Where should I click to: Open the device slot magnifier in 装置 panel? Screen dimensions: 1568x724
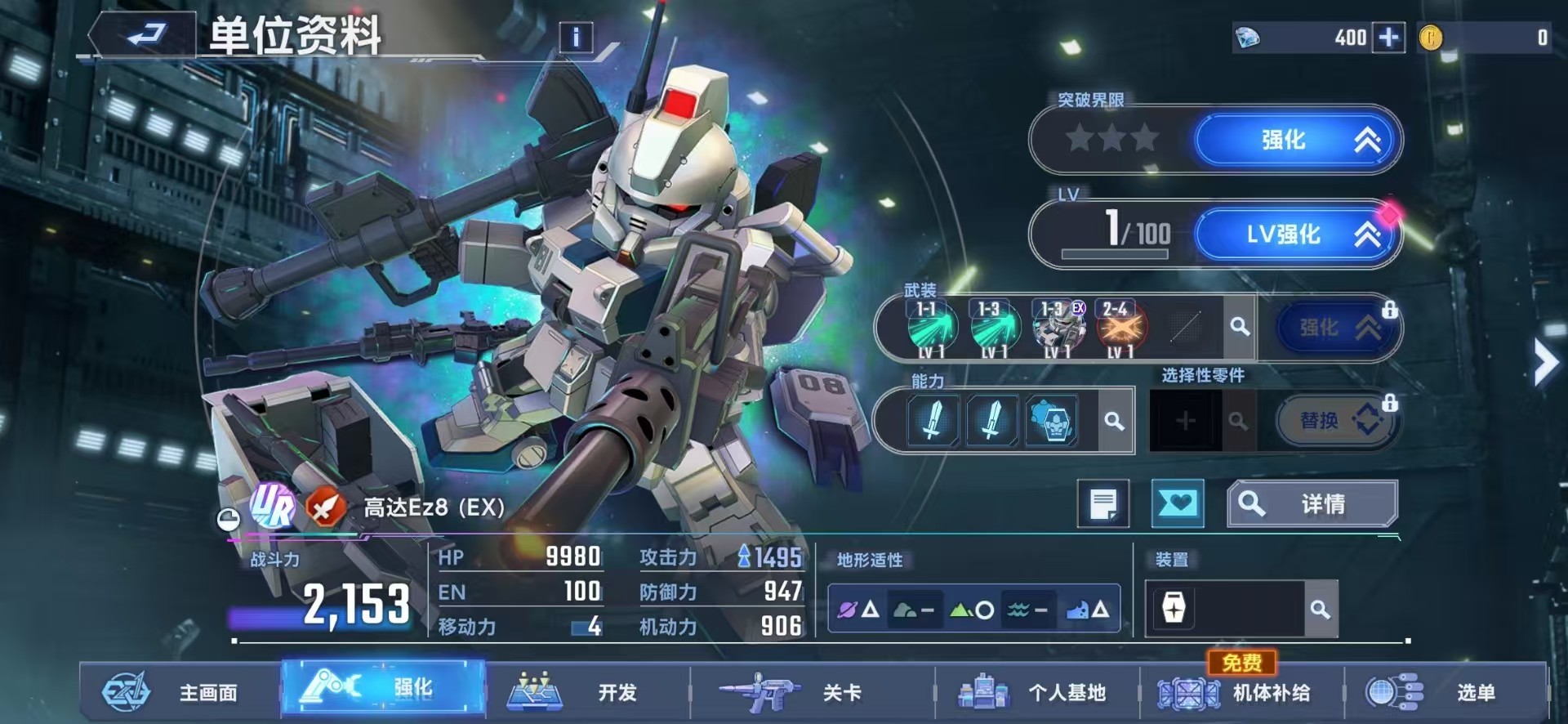coord(1321,610)
